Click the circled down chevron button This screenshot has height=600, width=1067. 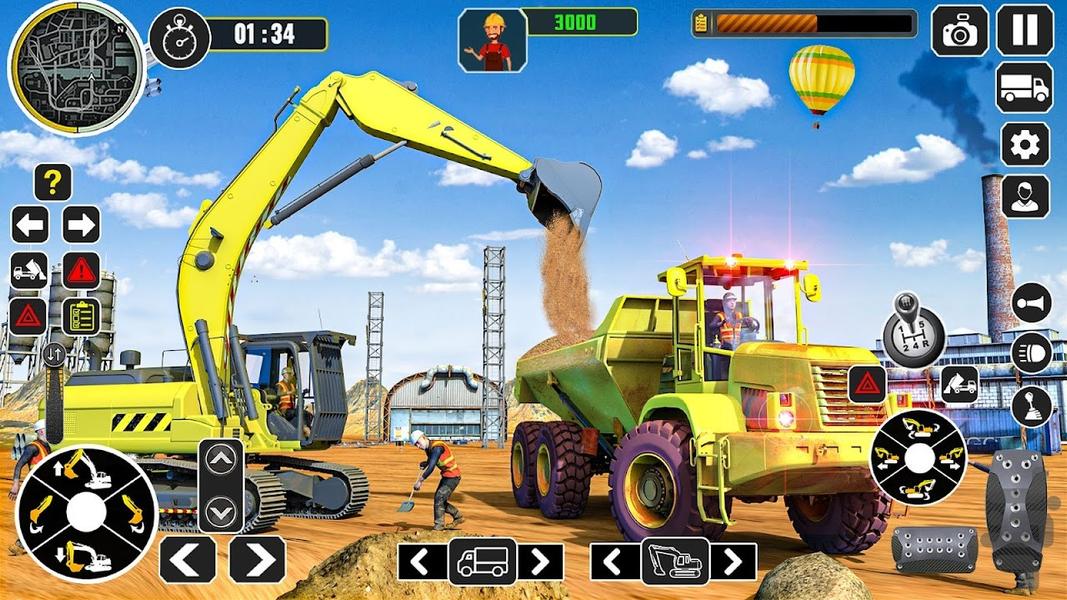tap(221, 512)
